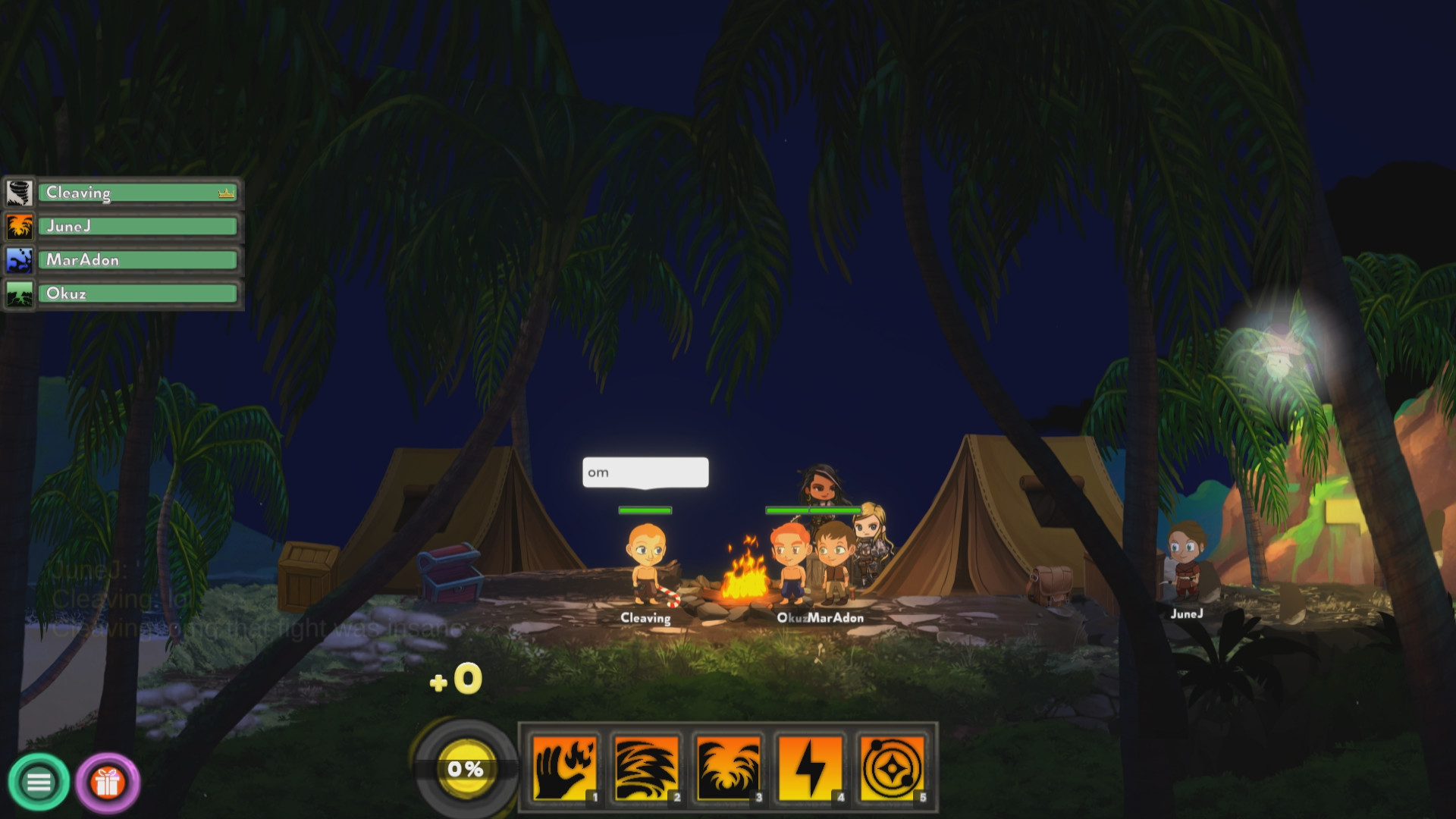Click Cleaving's tornado avatar icon
Viewport: 1456px width, 819px height.
point(20,193)
